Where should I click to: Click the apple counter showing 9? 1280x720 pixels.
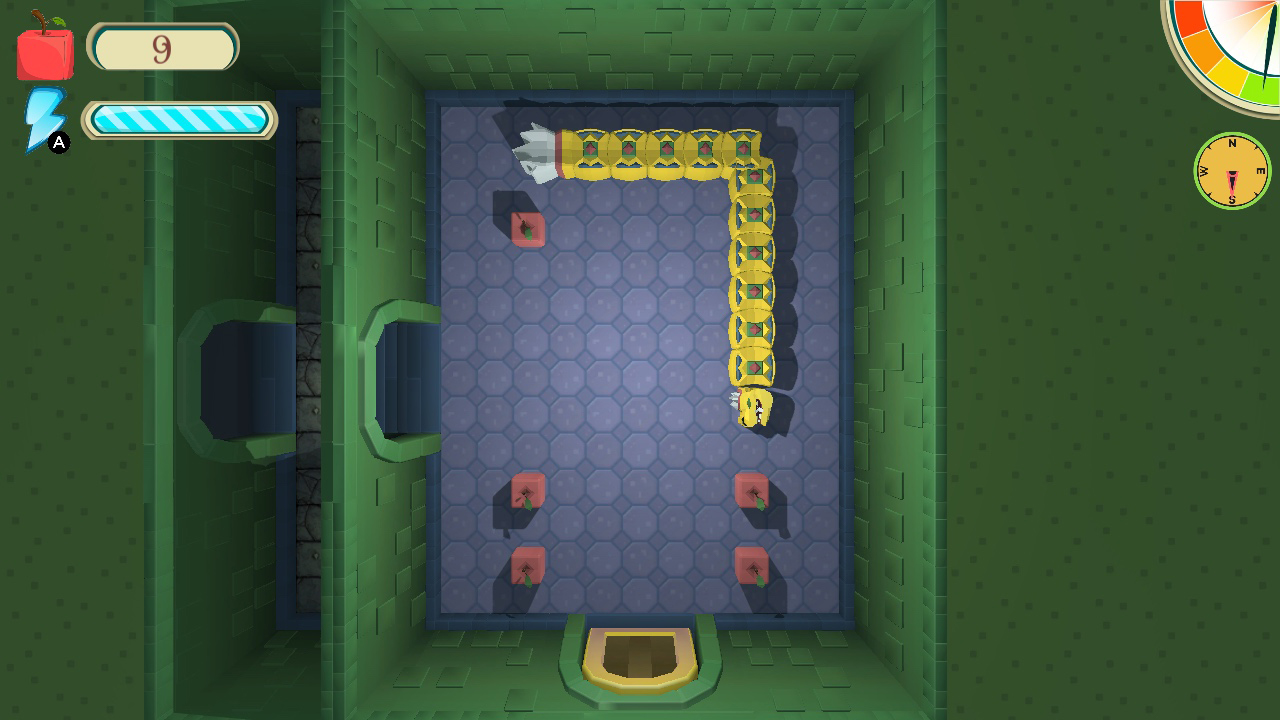click(163, 46)
